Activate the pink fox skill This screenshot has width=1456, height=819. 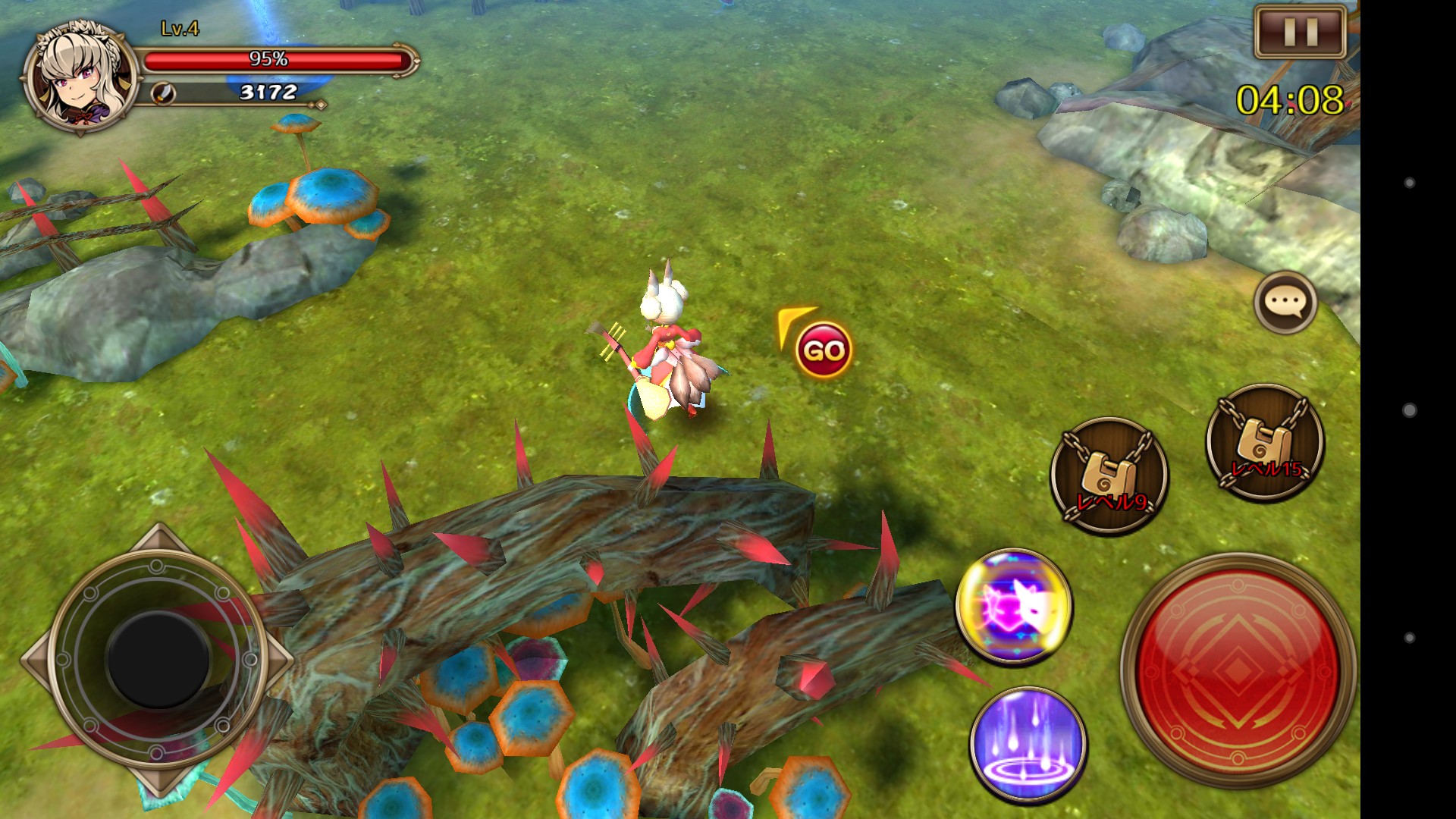pyautogui.click(x=1014, y=606)
